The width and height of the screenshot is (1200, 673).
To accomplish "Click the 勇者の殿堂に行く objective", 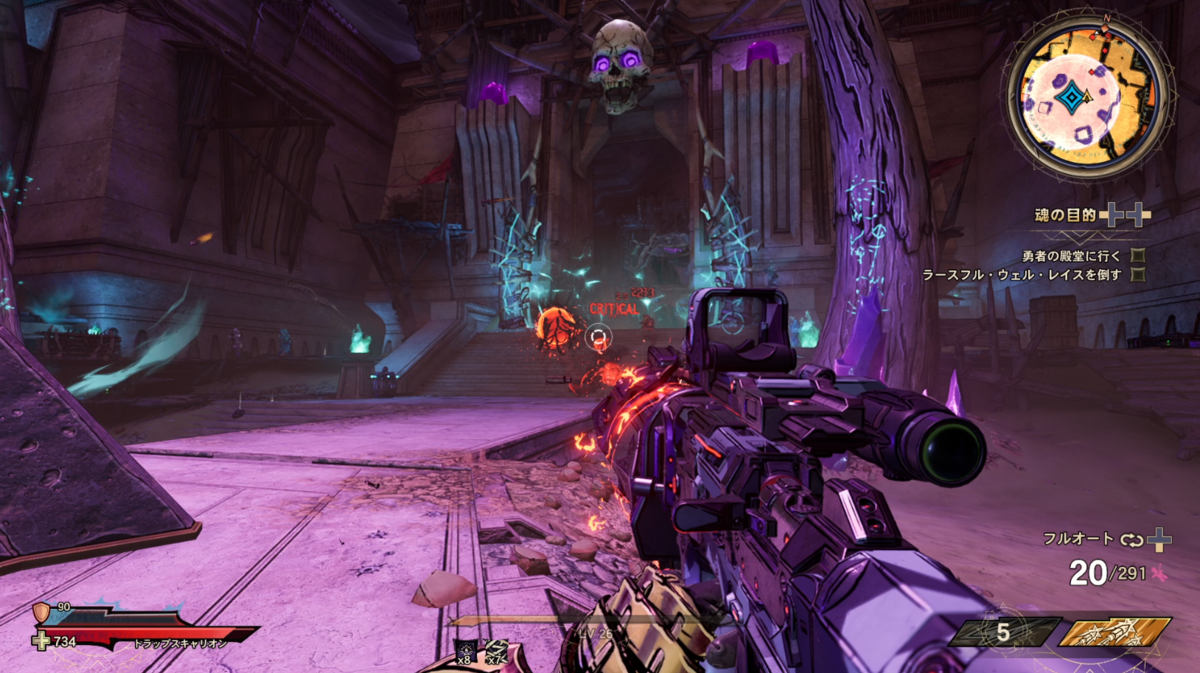I will coord(1075,255).
